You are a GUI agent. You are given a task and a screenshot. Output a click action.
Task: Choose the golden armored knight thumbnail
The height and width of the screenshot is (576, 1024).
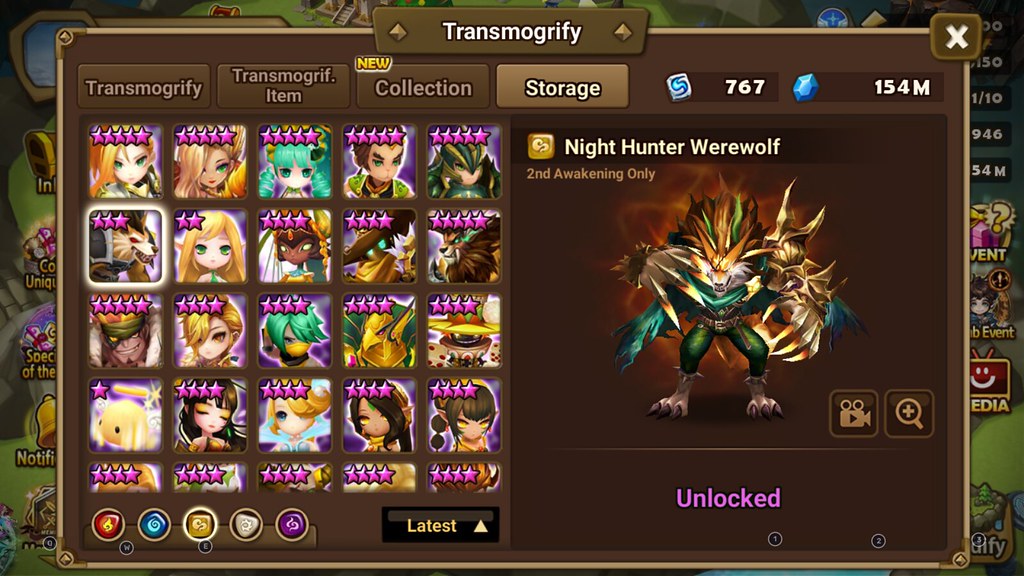tap(379, 330)
